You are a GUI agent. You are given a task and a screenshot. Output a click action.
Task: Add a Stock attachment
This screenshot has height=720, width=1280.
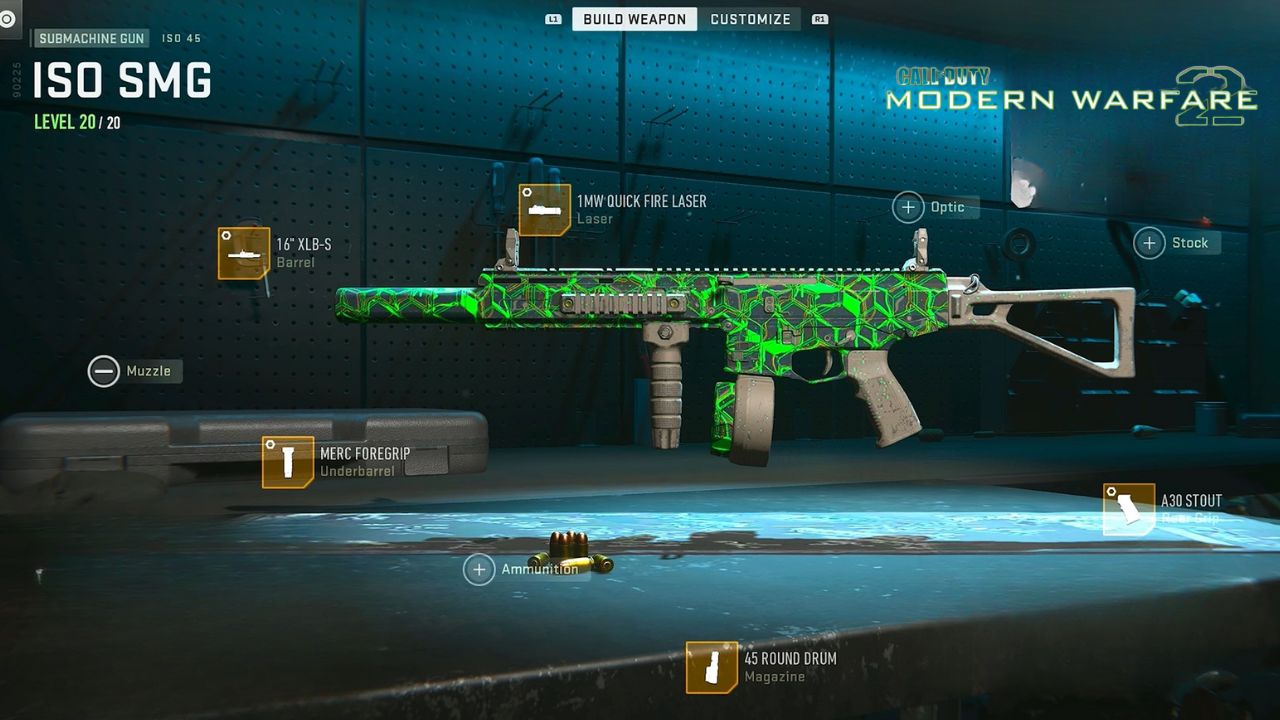pyautogui.click(x=1149, y=243)
